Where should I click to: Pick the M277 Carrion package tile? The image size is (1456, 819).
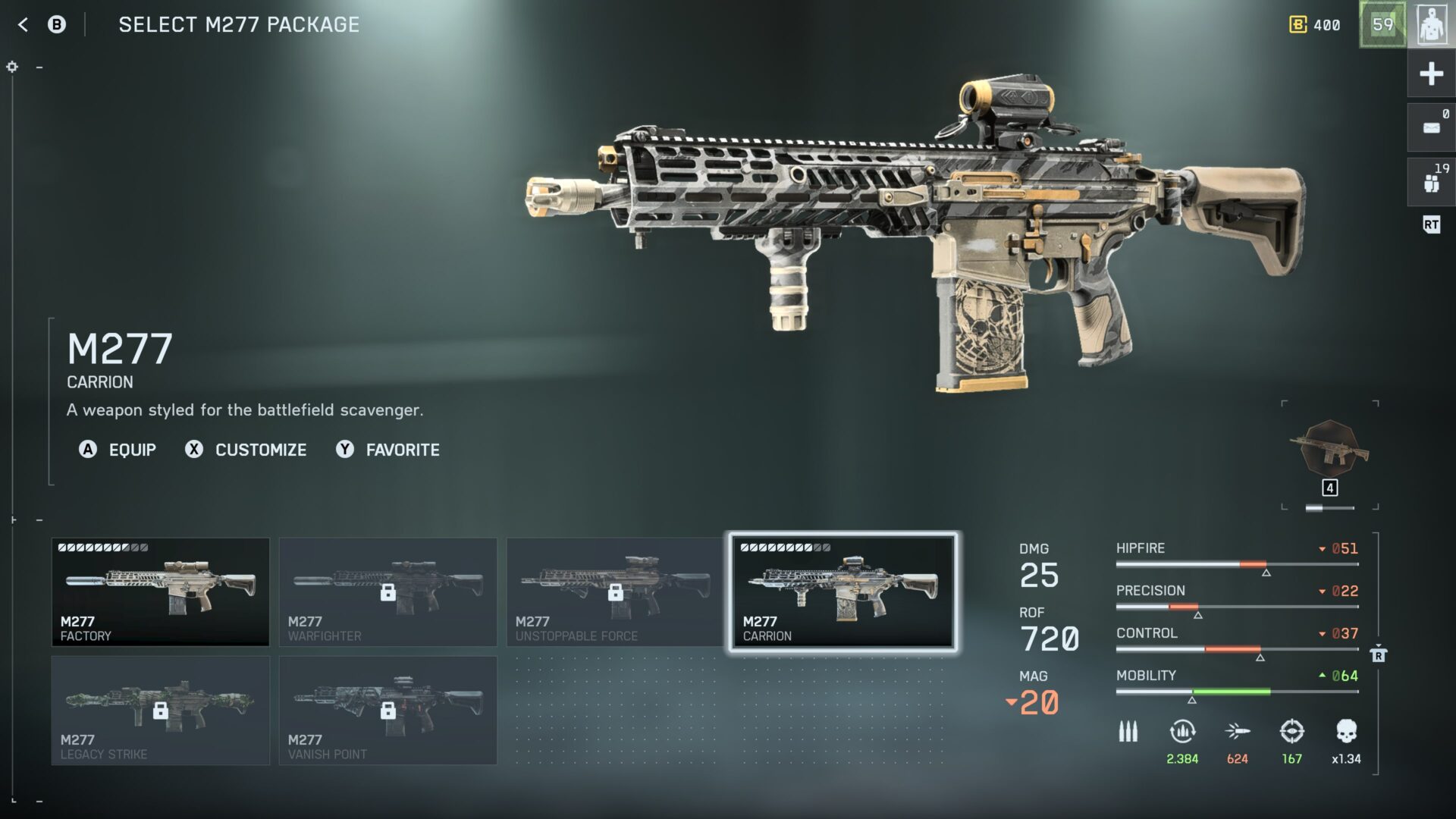[842, 591]
